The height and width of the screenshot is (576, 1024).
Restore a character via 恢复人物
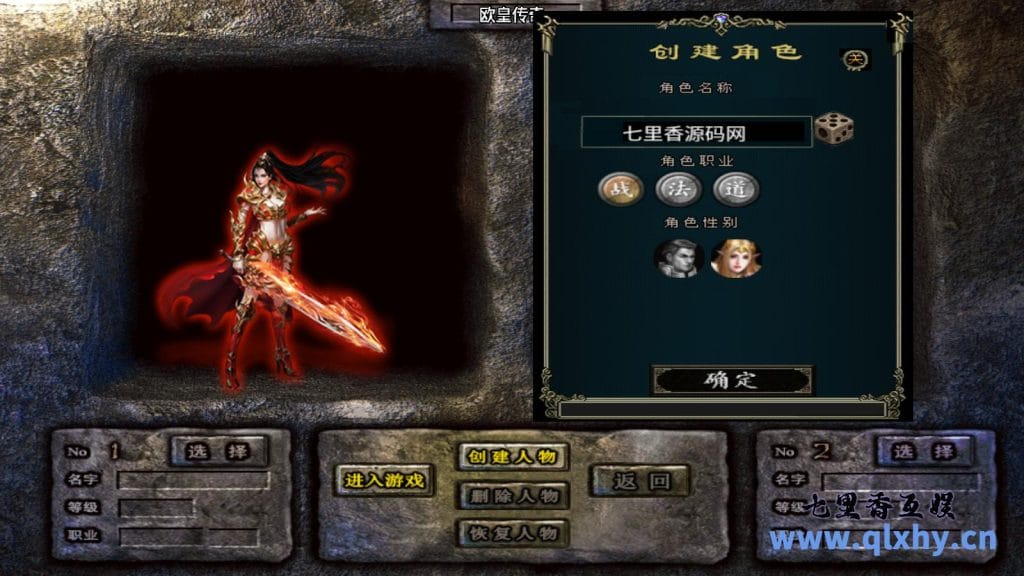pos(513,533)
